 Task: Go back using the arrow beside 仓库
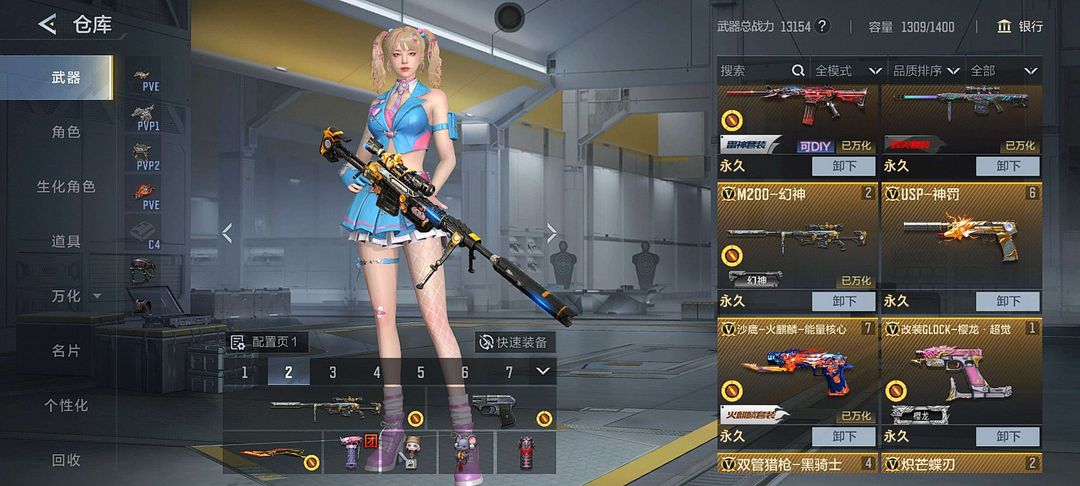tap(47, 25)
